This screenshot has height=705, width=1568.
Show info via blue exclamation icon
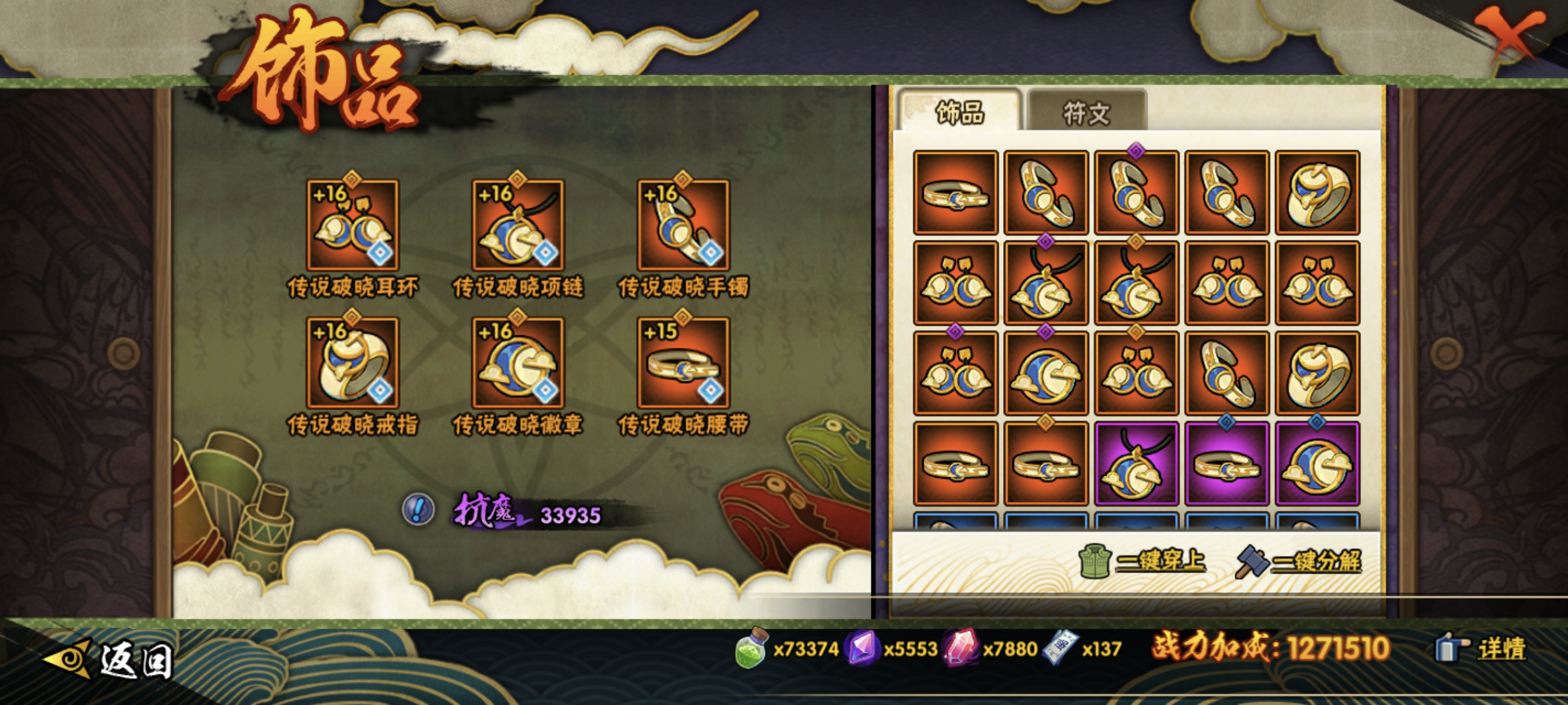(x=418, y=509)
